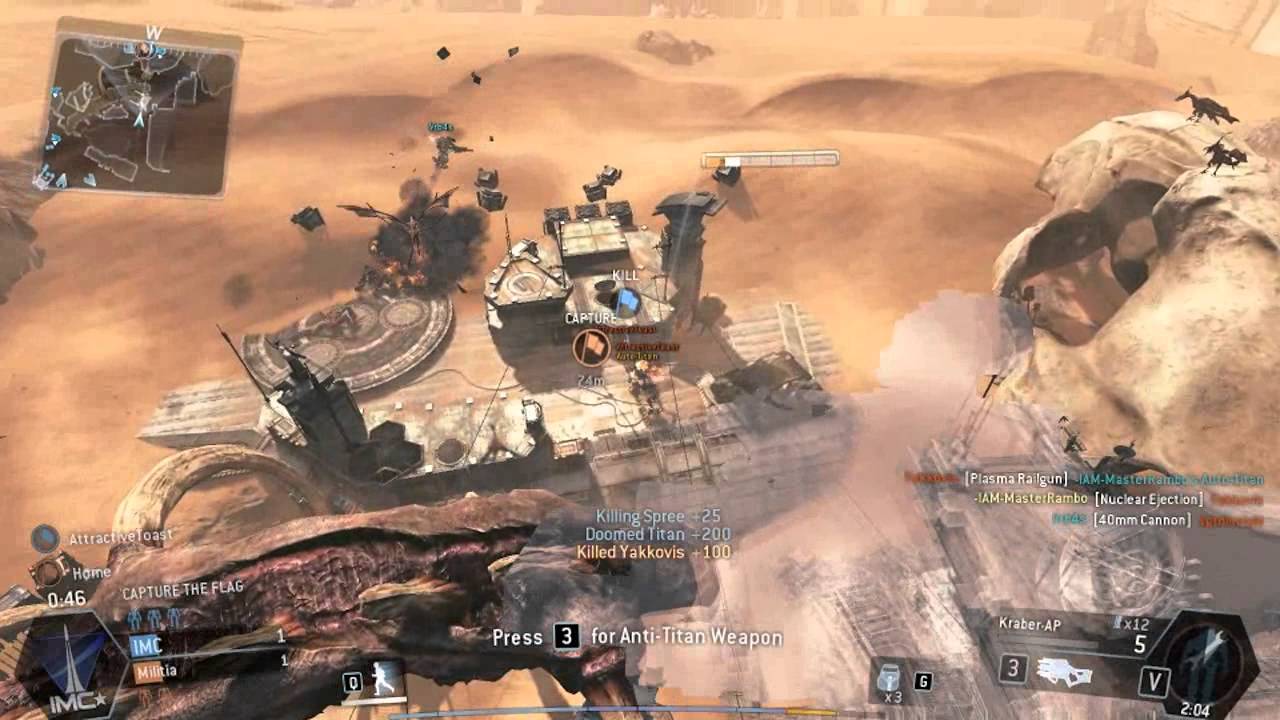This screenshot has height=720, width=1280.
Task: Activate the running pilot ability icon
Action: click(383, 682)
